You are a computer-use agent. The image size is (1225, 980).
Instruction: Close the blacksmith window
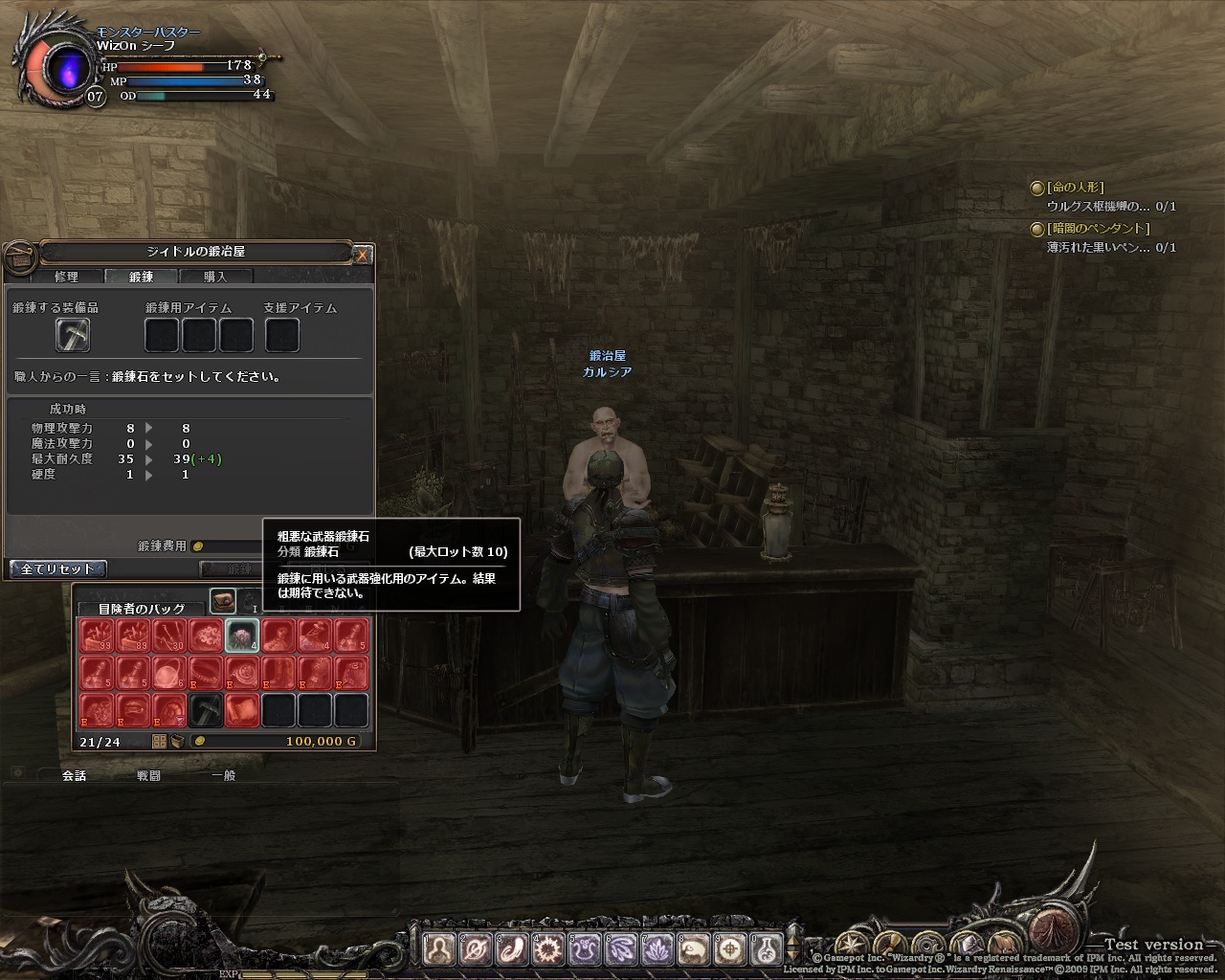(x=362, y=255)
